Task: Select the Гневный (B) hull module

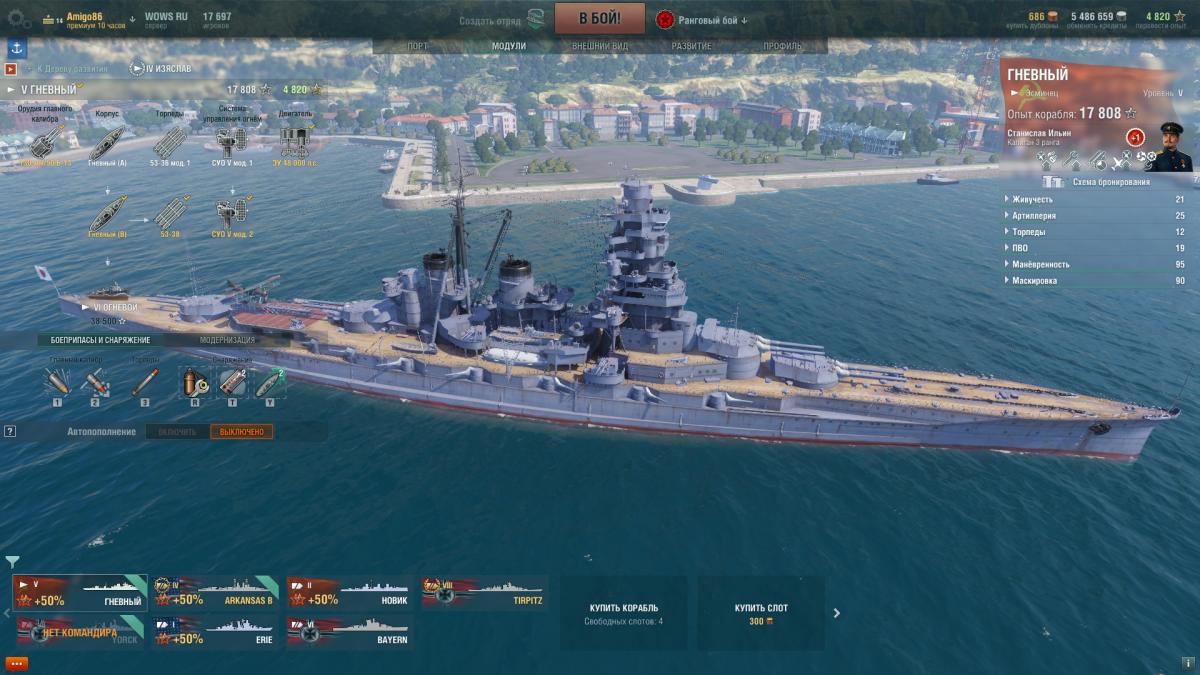Action: click(107, 216)
